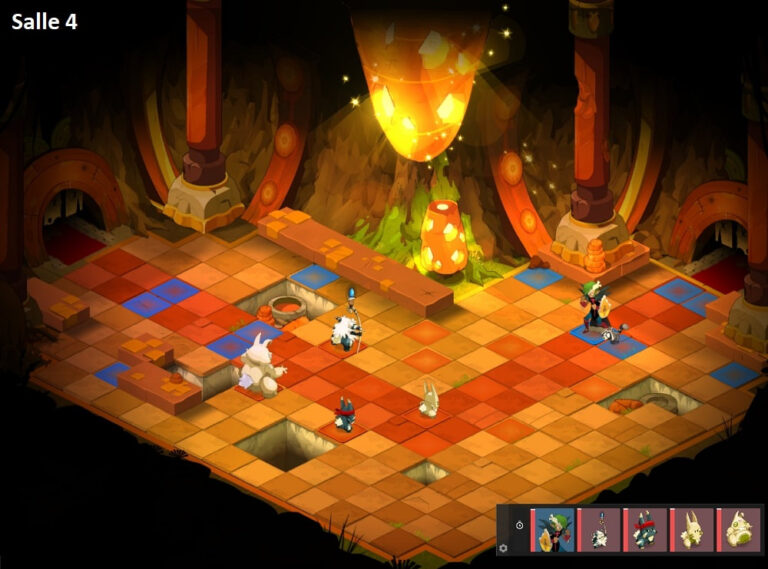Screen dimensions: 768x569
Task: Select the dark red-scarfed creature portrait
Action: (646, 530)
